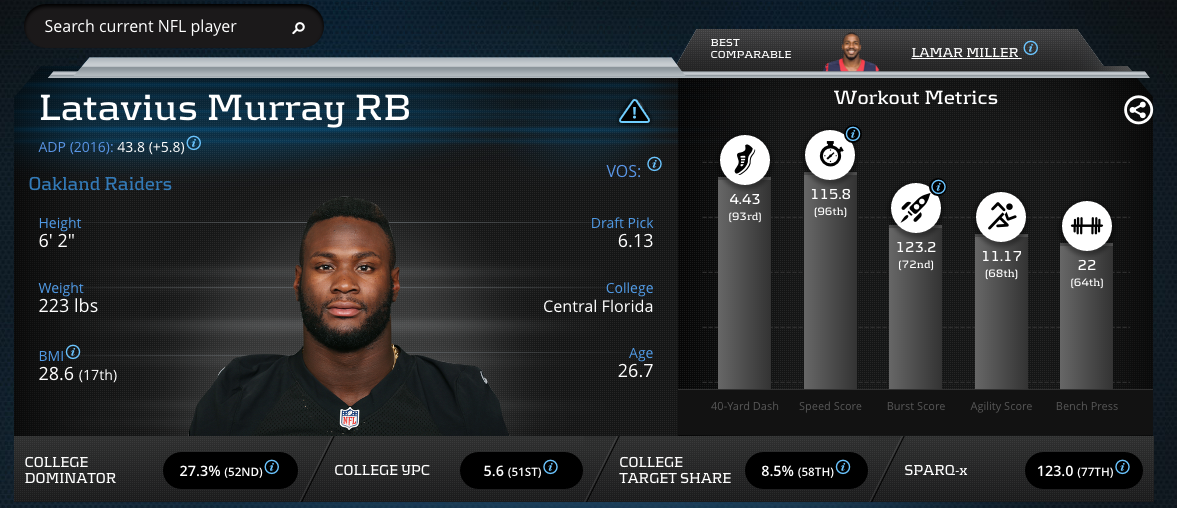The height and width of the screenshot is (508, 1177).
Task: Select the Speed Score stopwatch icon
Action: click(830, 156)
